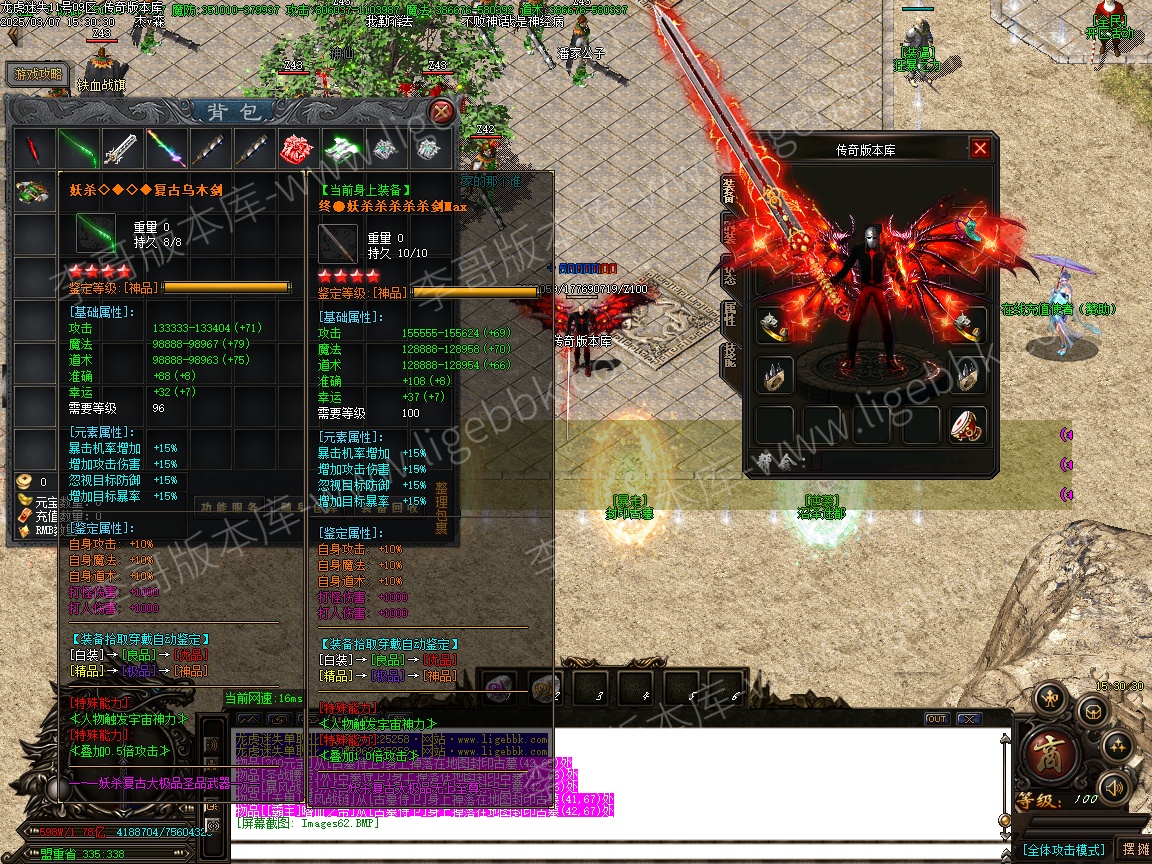The height and width of the screenshot is (864, 1152).
Task: Select the glowing green armor item
Action: tap(342, 149)
